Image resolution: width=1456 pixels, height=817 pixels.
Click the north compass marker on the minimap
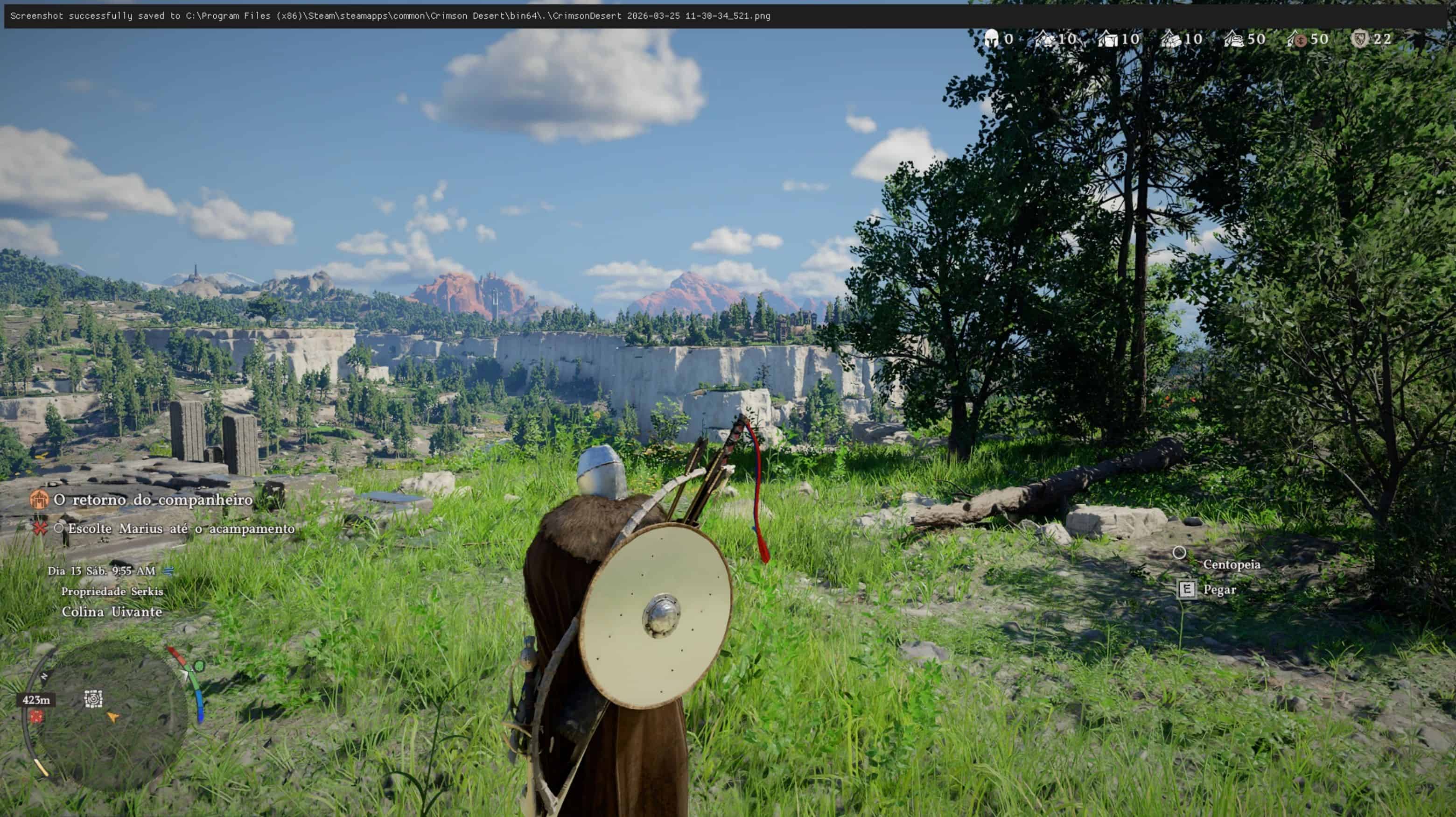44,676
